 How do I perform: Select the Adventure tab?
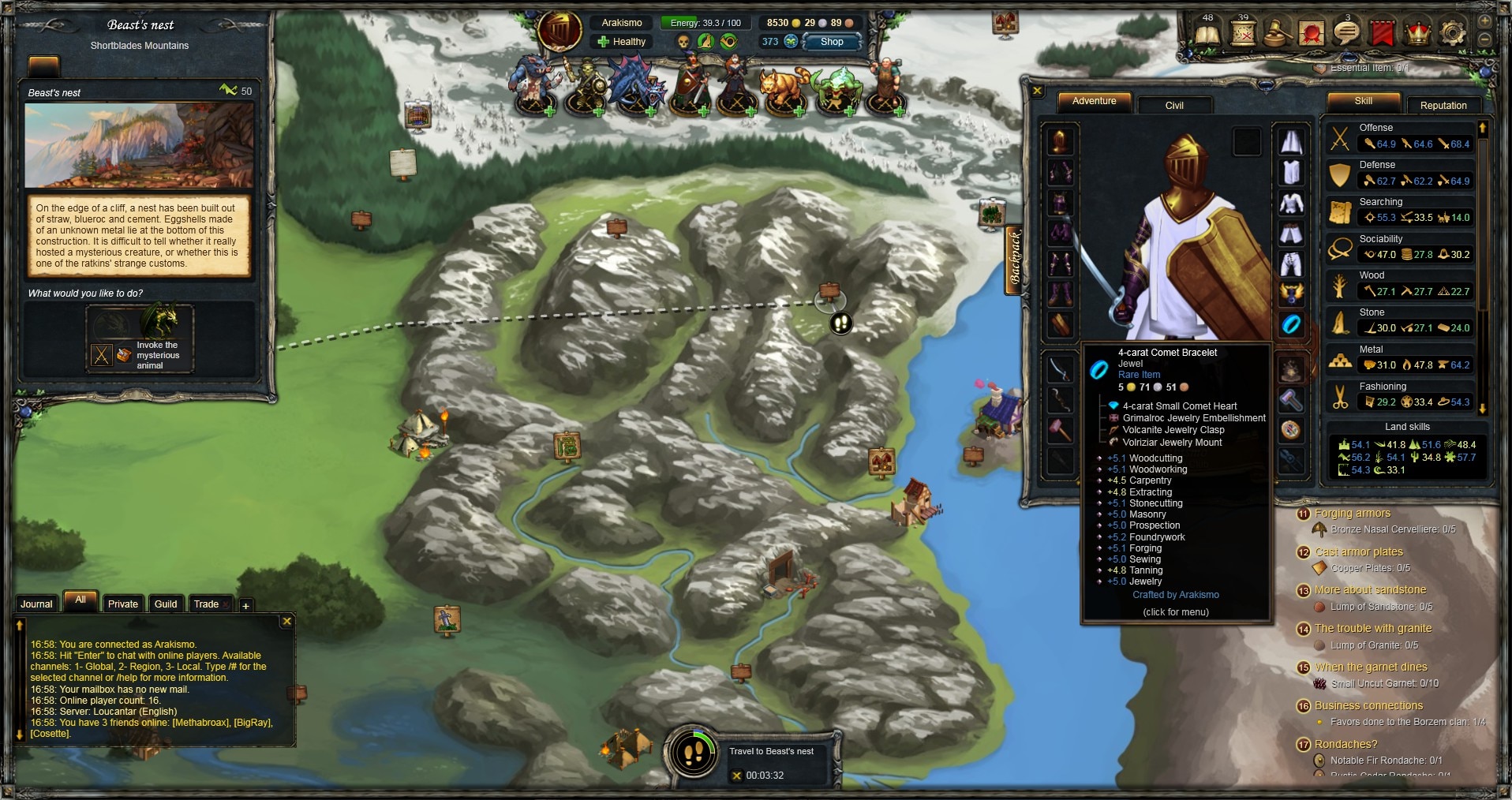[x=1094, y=102]
